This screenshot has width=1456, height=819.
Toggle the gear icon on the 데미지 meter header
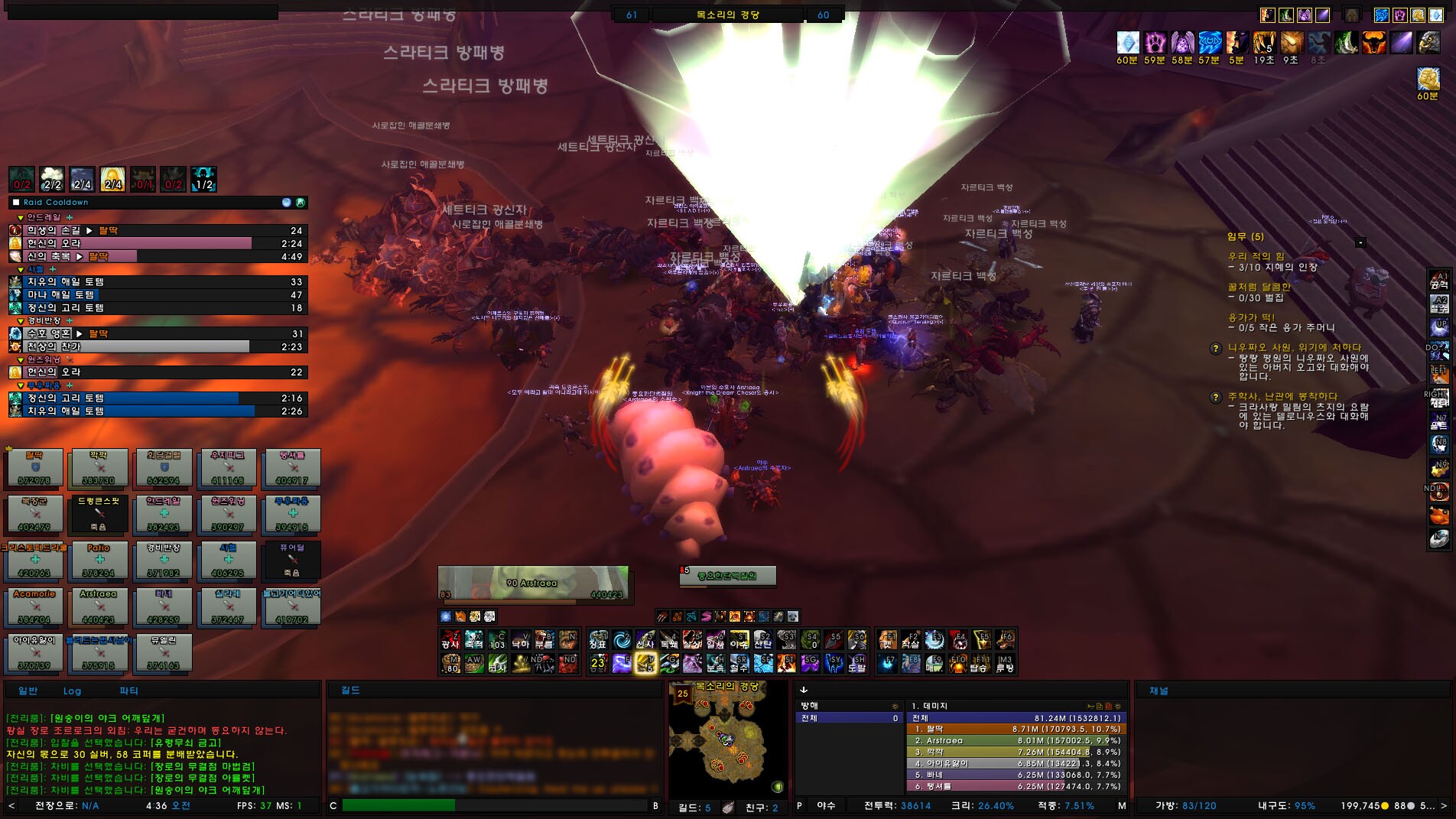click(x=1117, y=706)
